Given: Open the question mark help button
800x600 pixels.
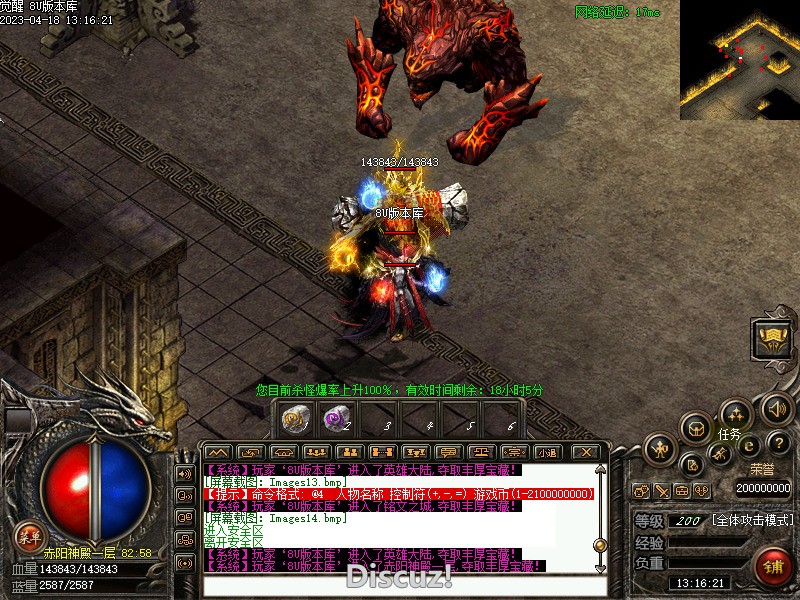Looking at the screenshot, I should 780,443.
